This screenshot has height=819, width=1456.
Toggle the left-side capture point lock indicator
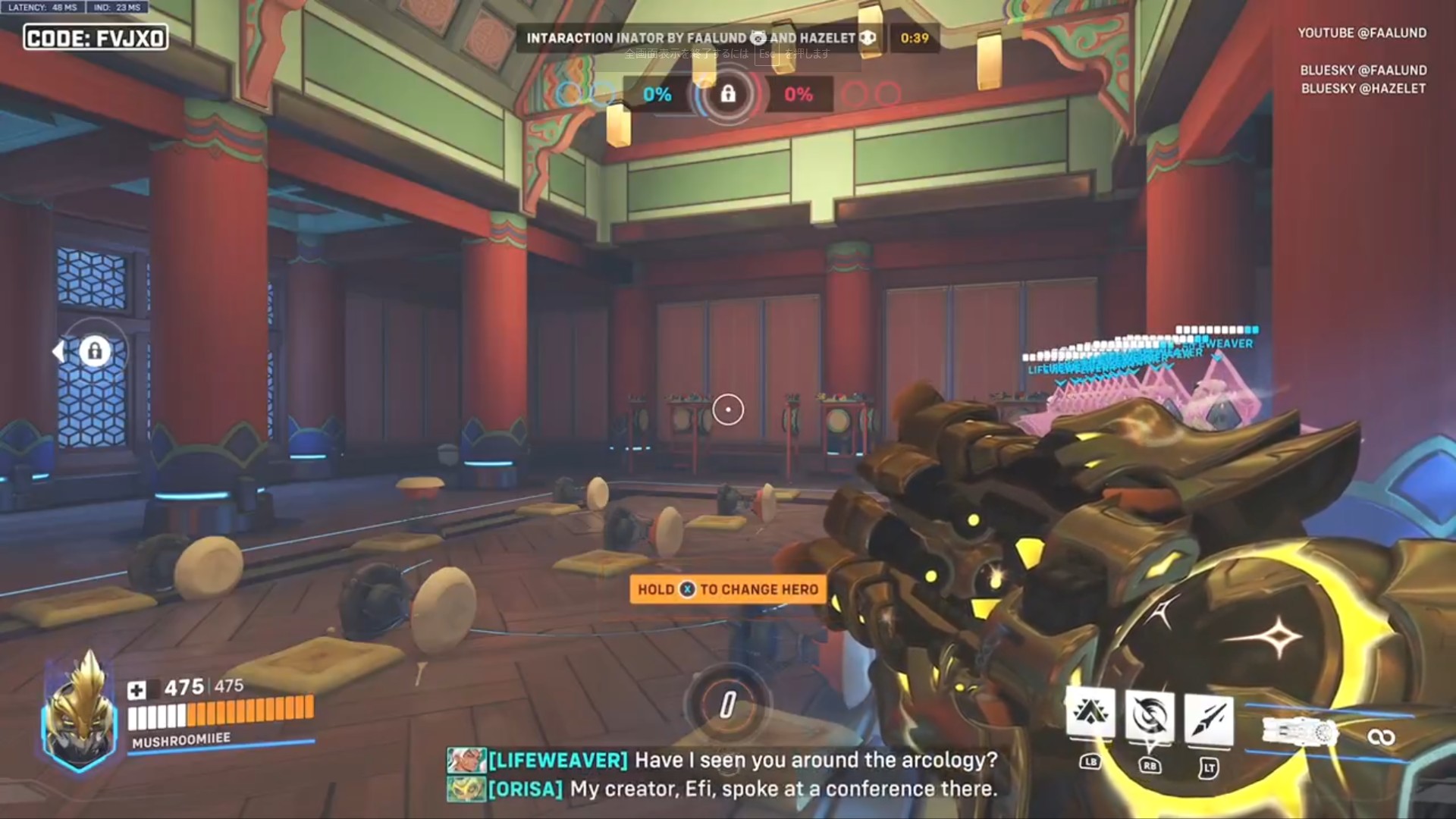click(94, 350)
